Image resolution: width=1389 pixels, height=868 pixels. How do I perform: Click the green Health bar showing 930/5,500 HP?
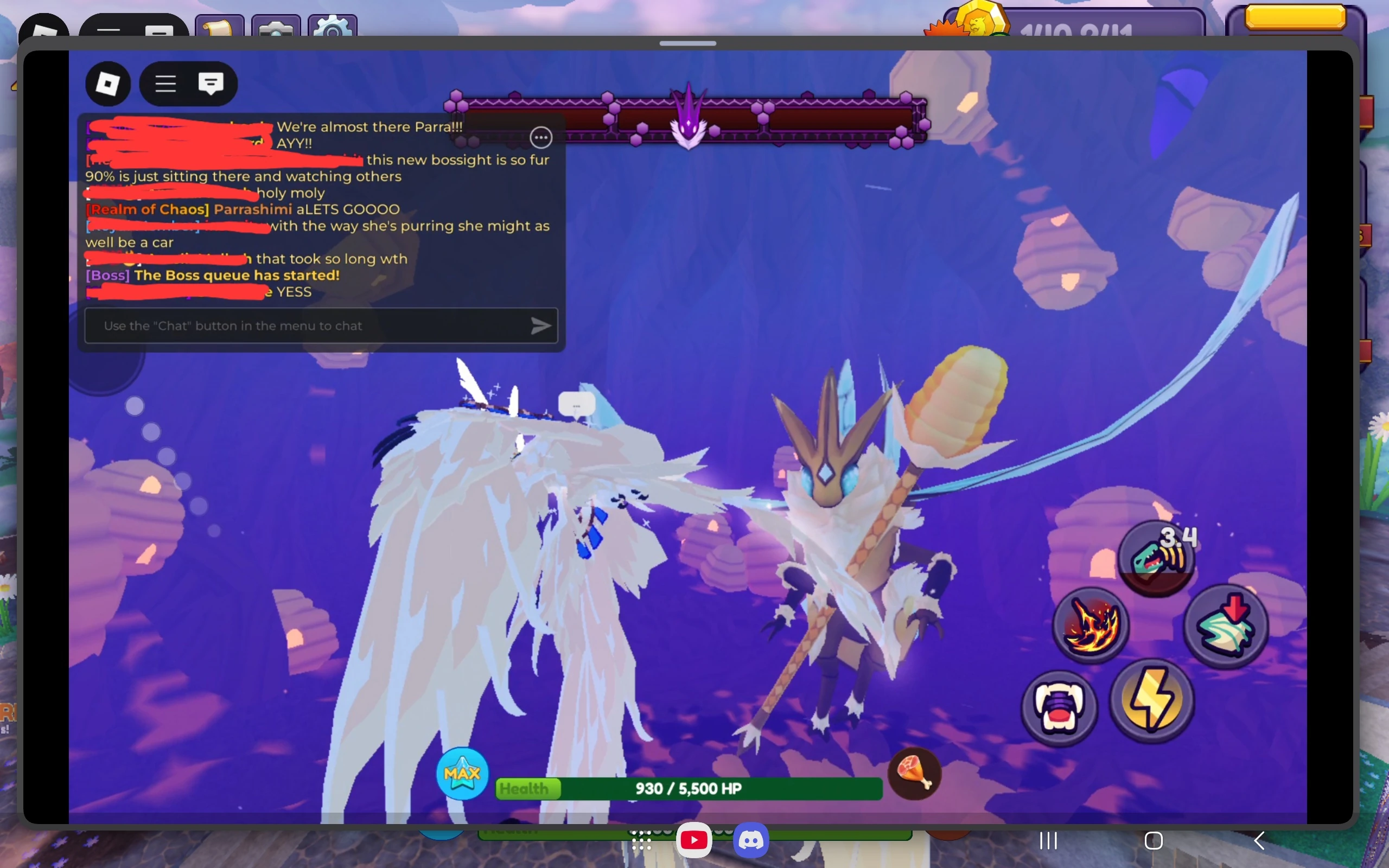coord(687,789)
